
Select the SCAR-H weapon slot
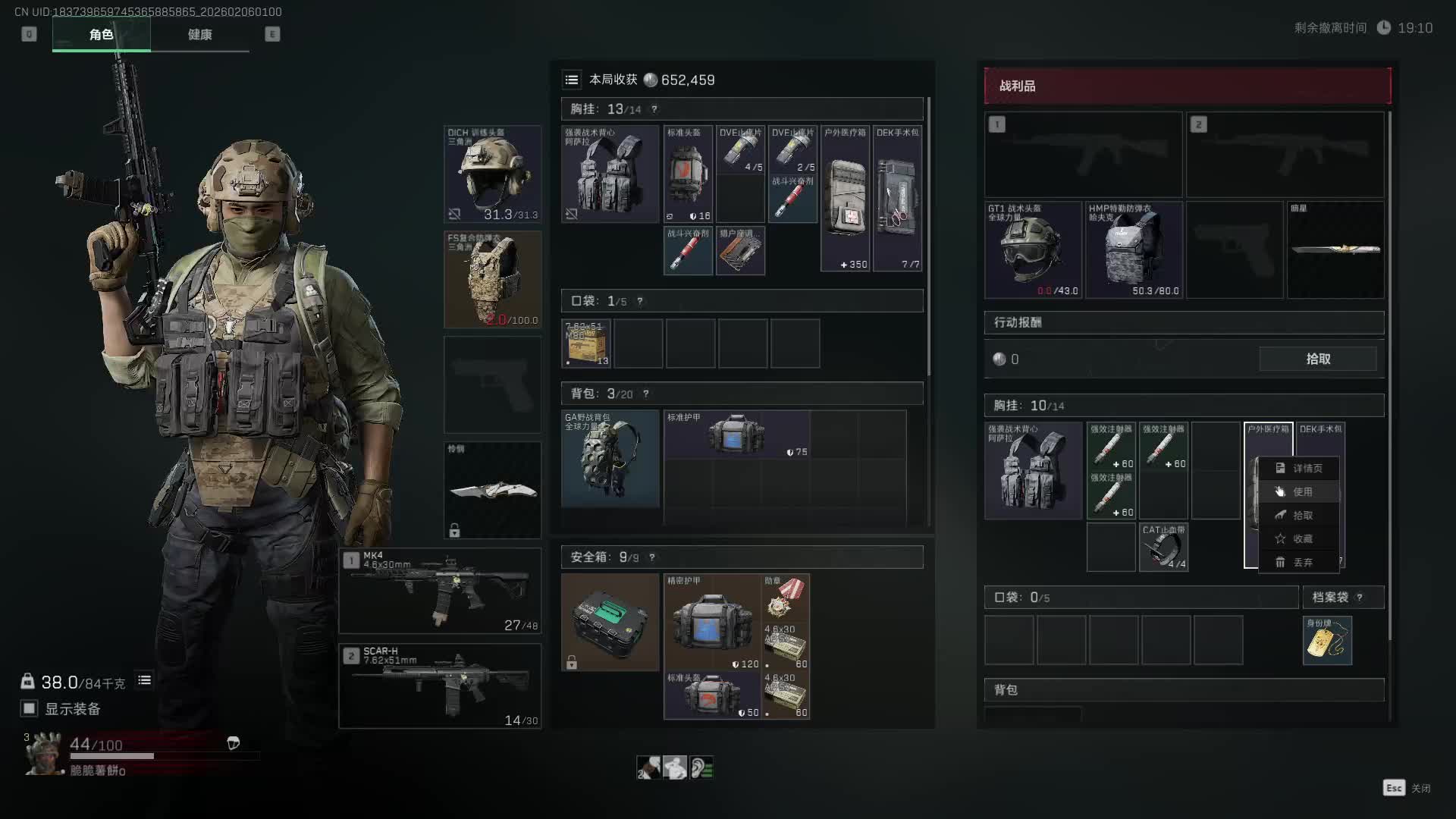pos(440,686)
